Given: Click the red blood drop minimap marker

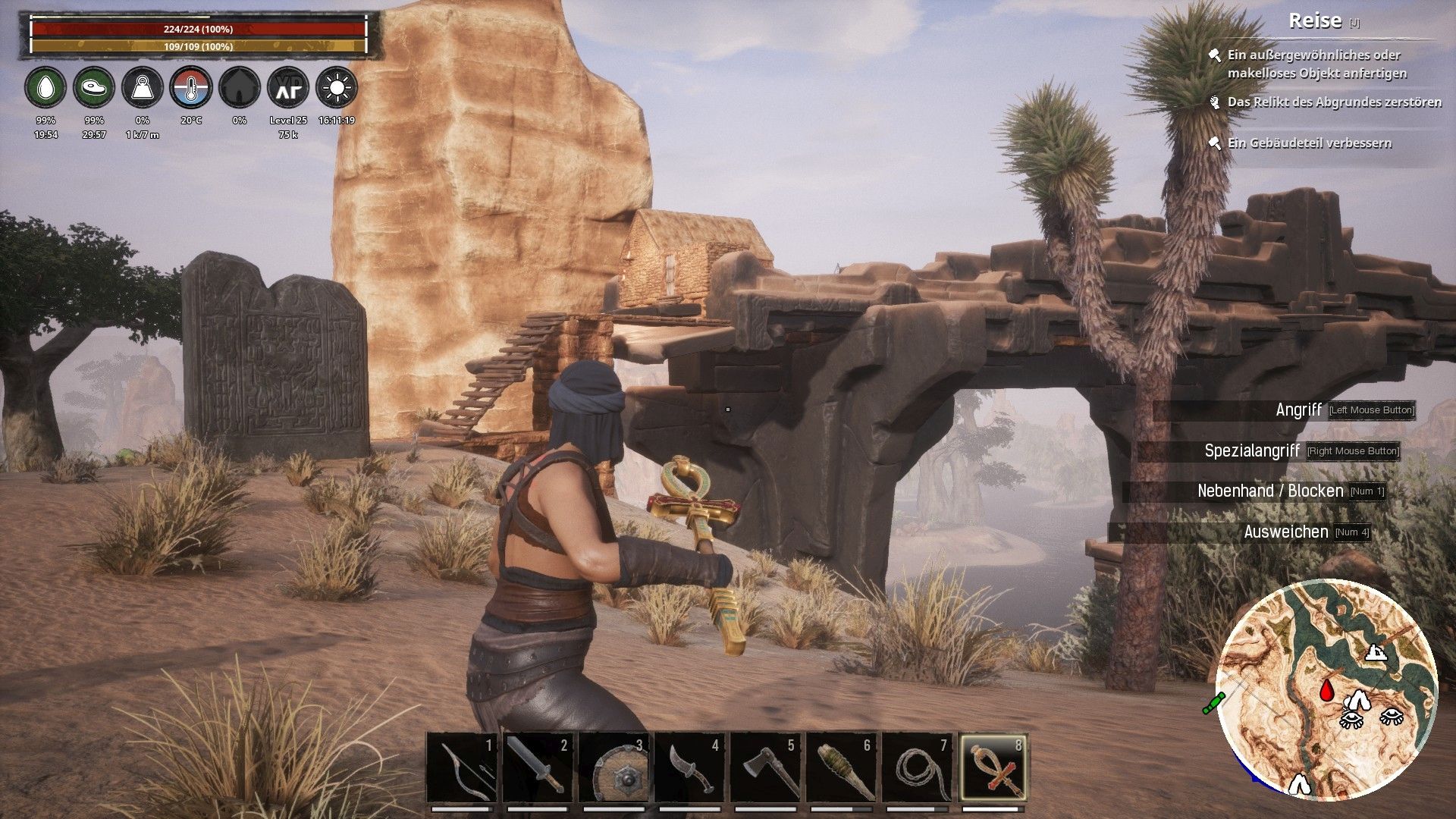Looking at the screenshot, I should click(x=1327, y=690).
